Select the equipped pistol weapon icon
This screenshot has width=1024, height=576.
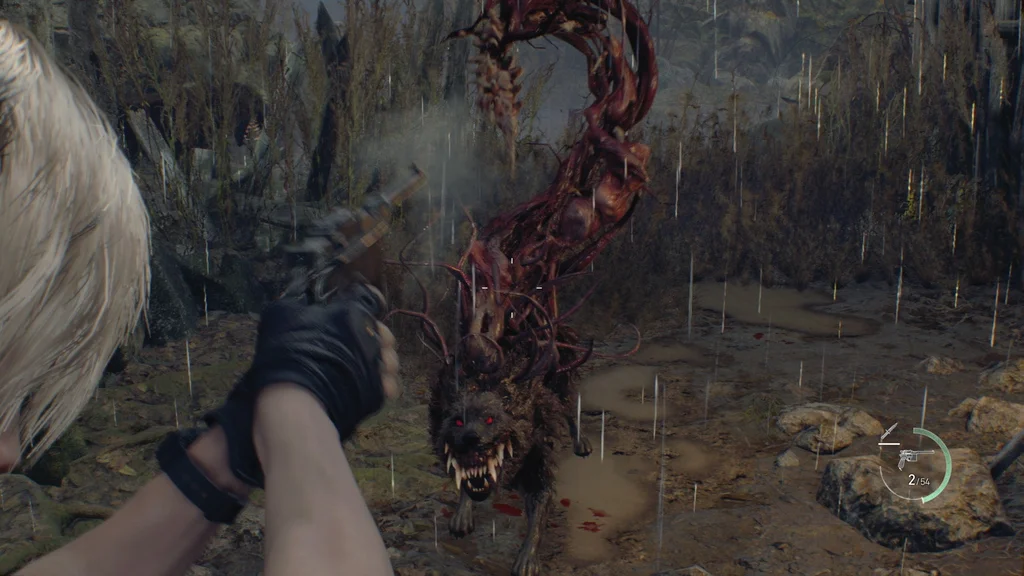[914, 457]
